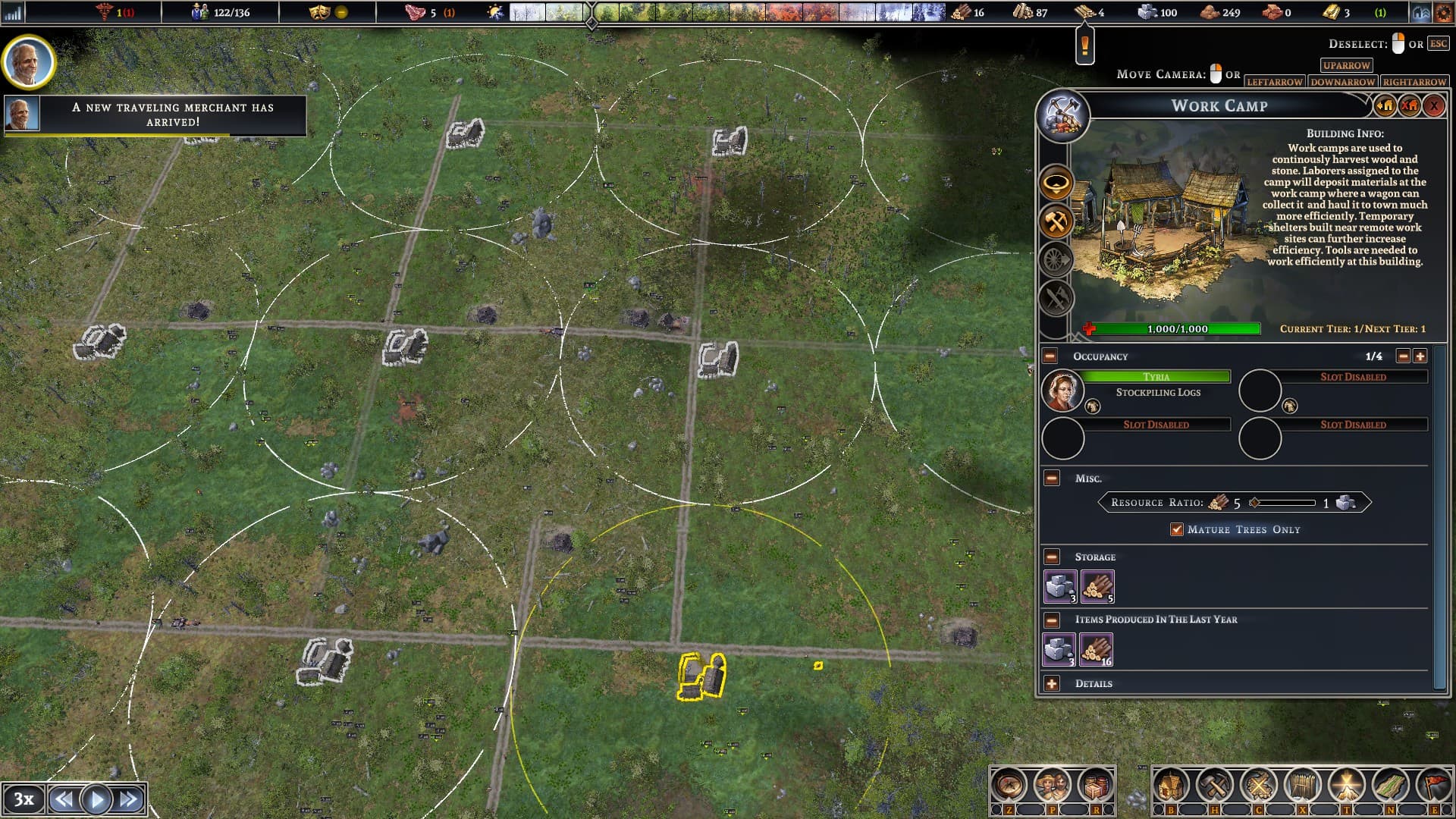Expand the Details section
Viewport: 1456px width, 819px height.
coord(1050,683)
